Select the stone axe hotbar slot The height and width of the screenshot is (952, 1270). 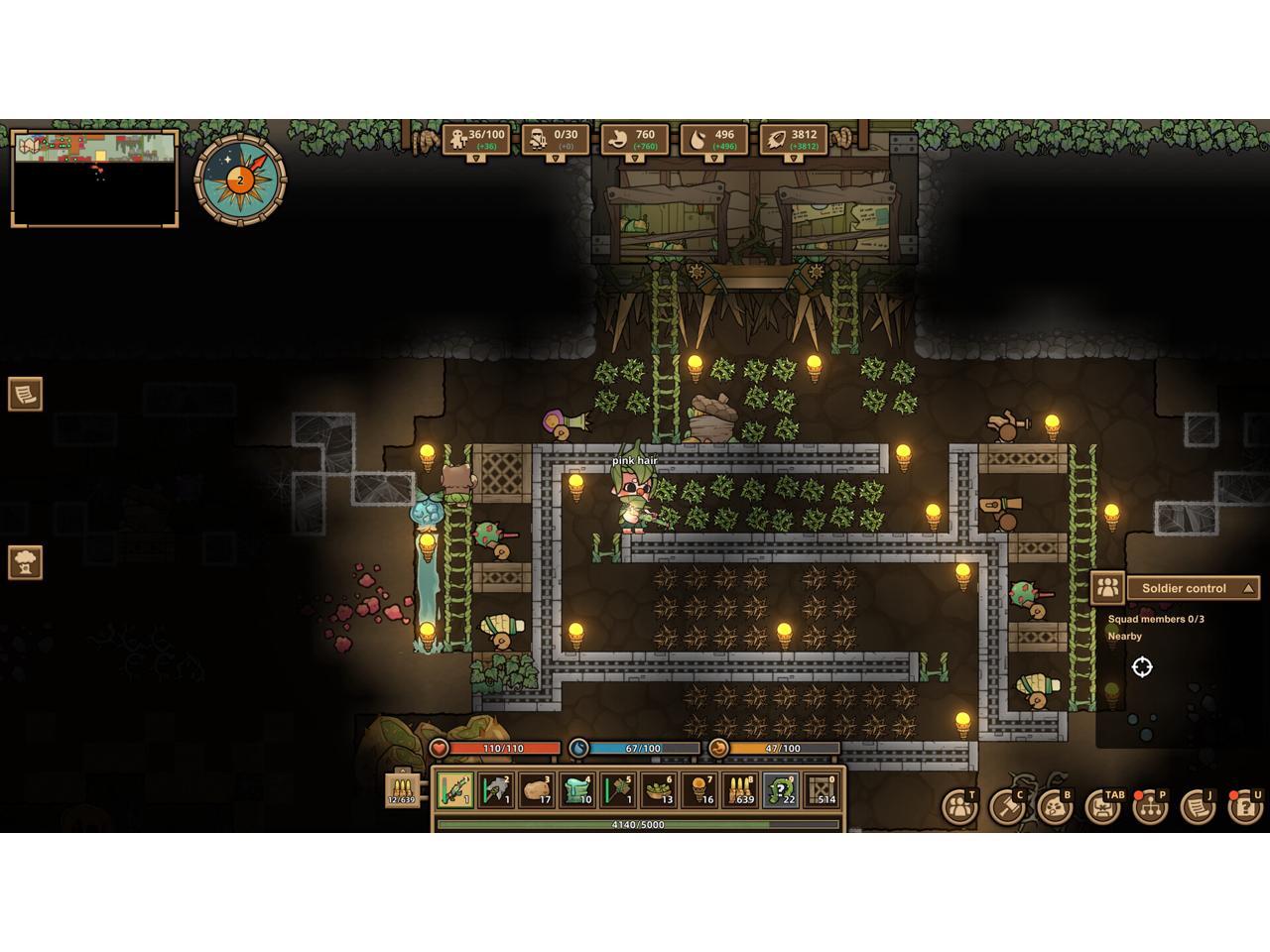pyautogui.click(x=496, y=790)
